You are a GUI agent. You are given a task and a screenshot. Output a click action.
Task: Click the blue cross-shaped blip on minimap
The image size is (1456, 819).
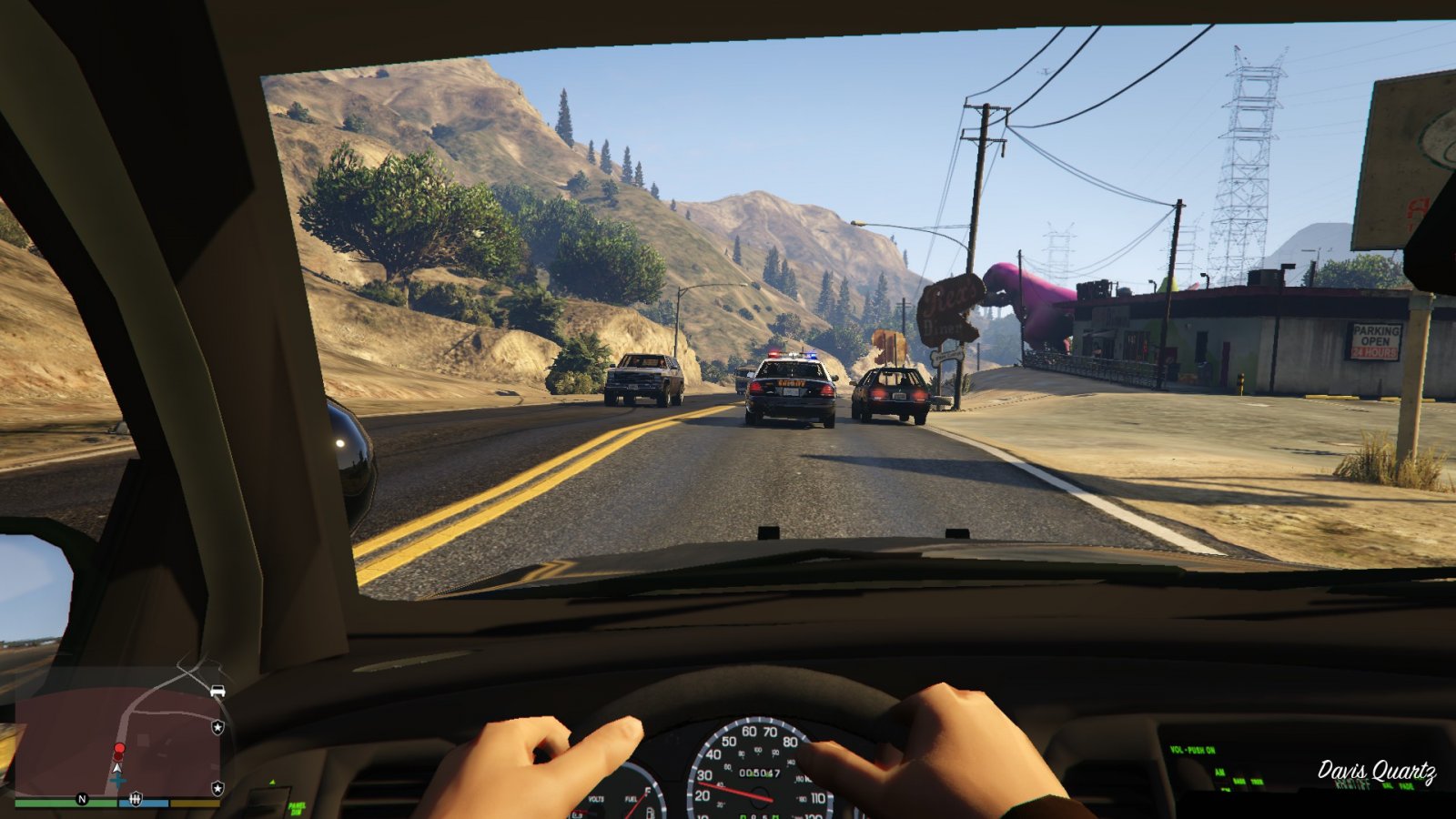pos(117,782)
